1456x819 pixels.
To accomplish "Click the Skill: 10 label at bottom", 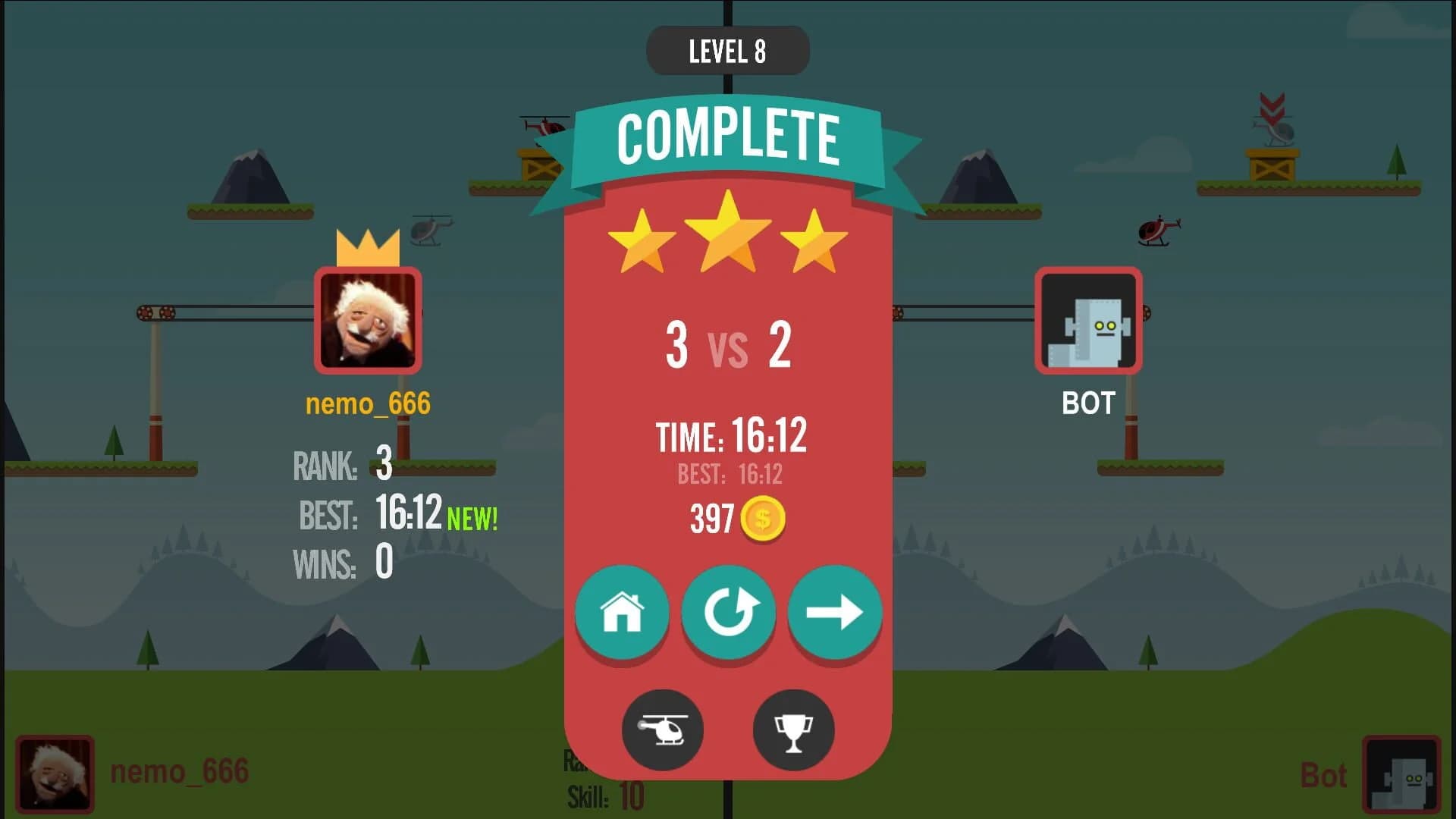I will coord(603,796).
